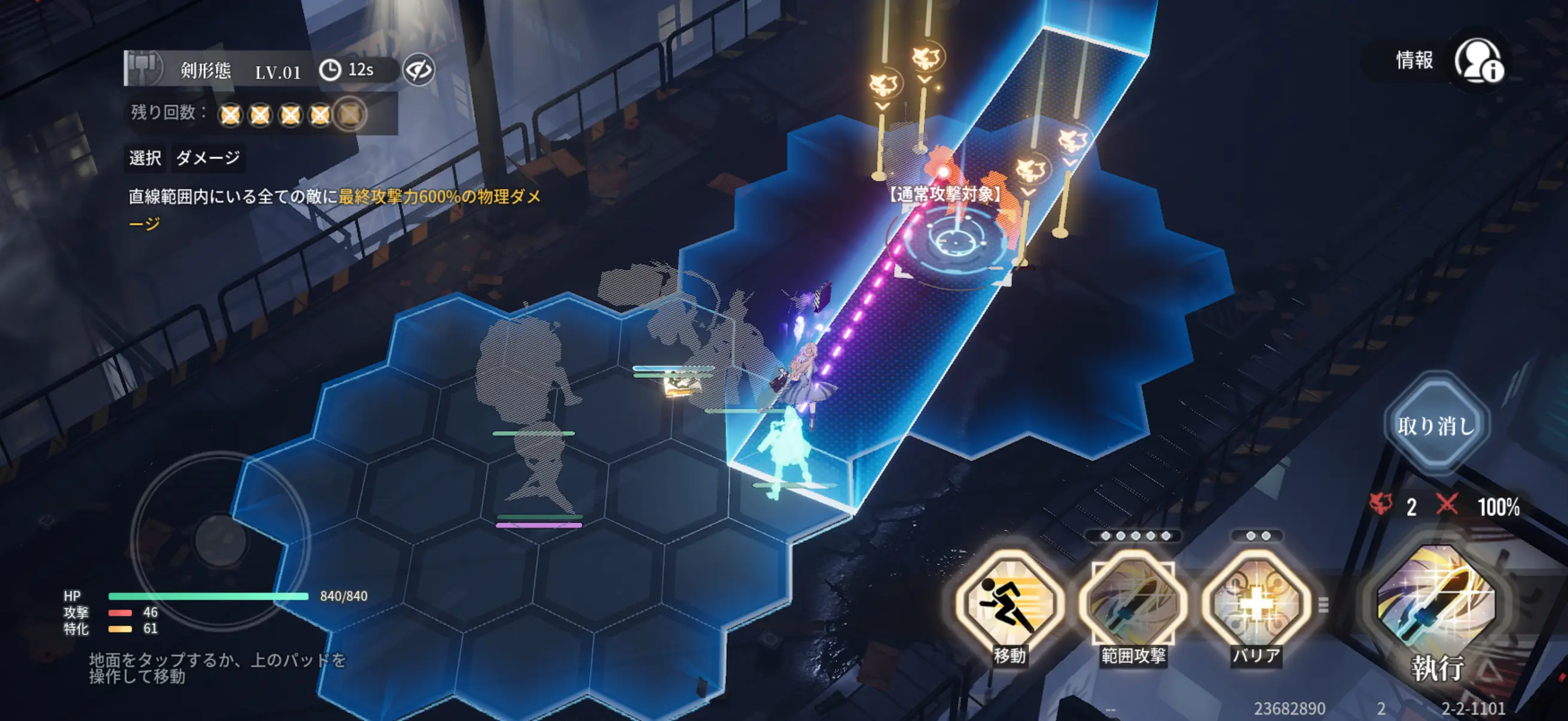Tap the virtual movement joystick pad

(220, 540)
